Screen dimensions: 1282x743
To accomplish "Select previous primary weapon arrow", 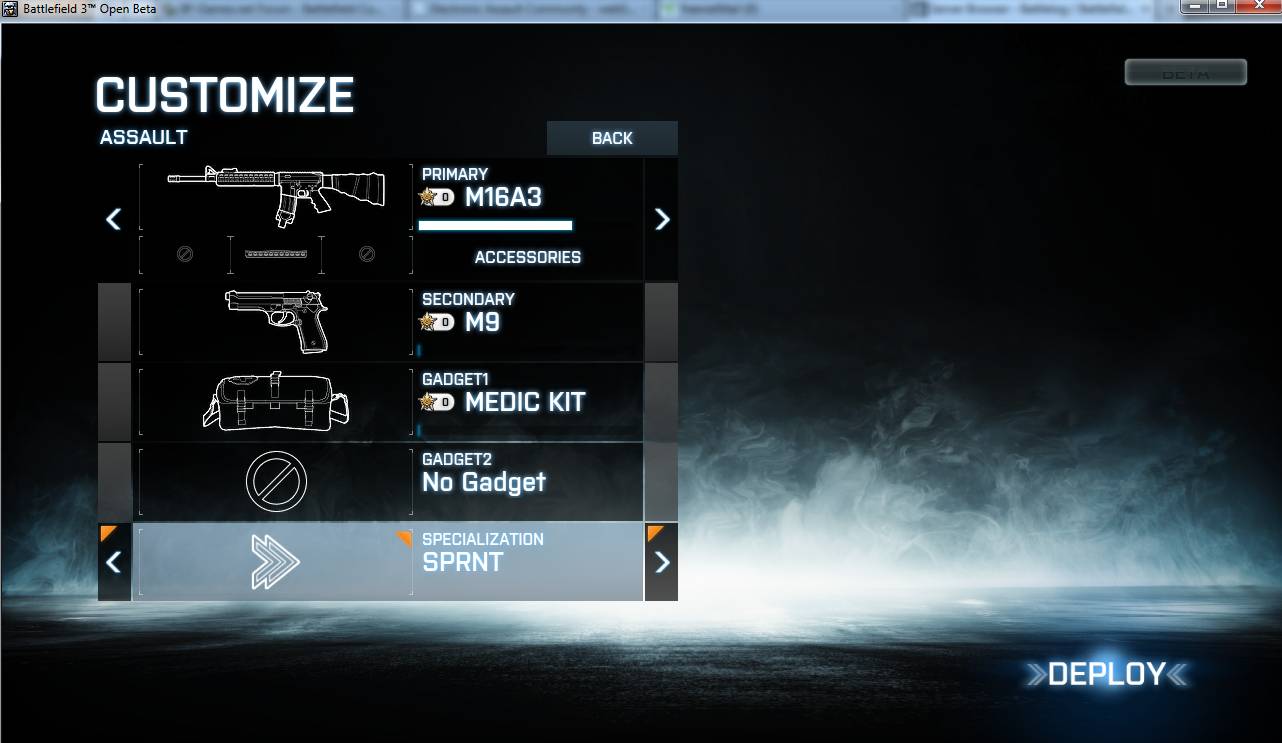I will (114, 219).
